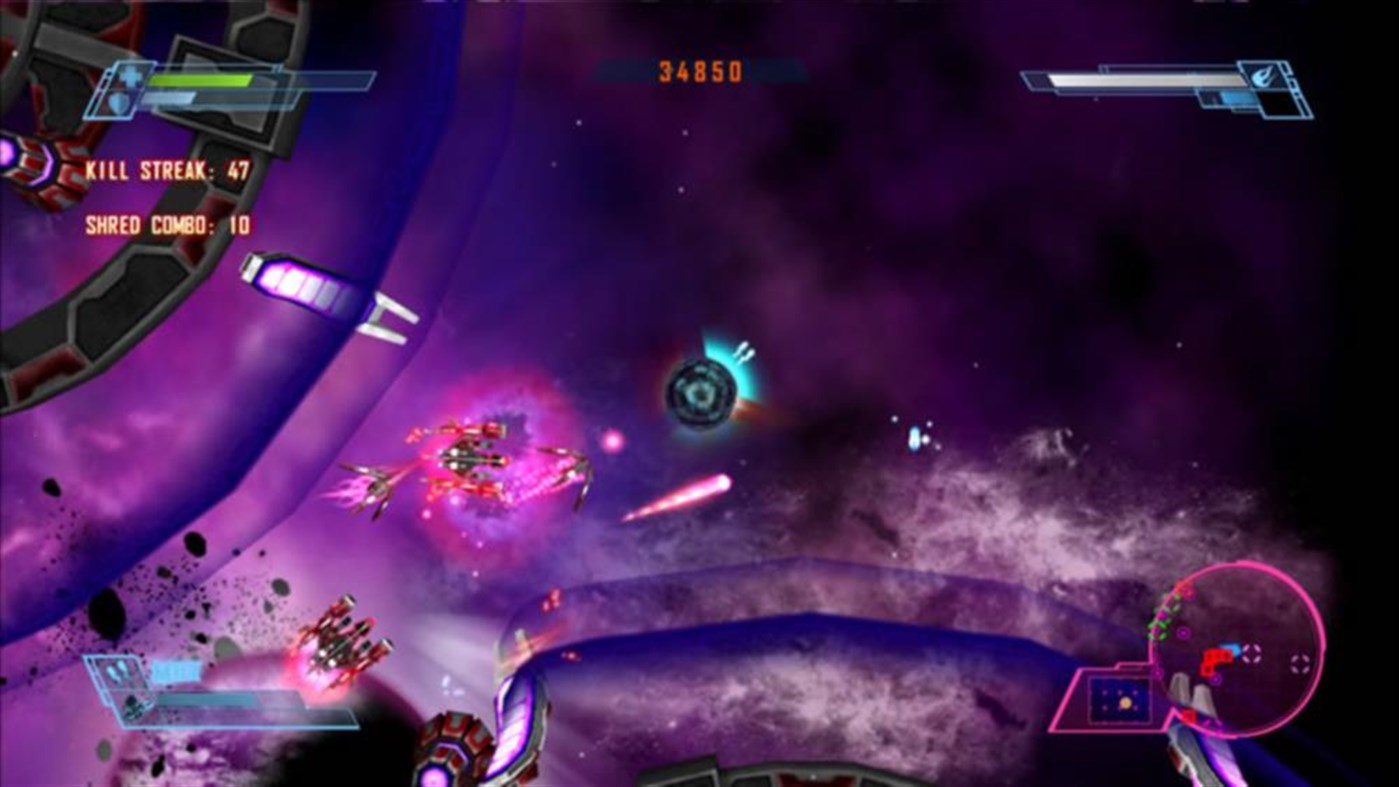The height and width of the screenshot is (787, 1399).
Task: Click the sun icon inside the mini-map square
Action: (x=1126, y=701)
